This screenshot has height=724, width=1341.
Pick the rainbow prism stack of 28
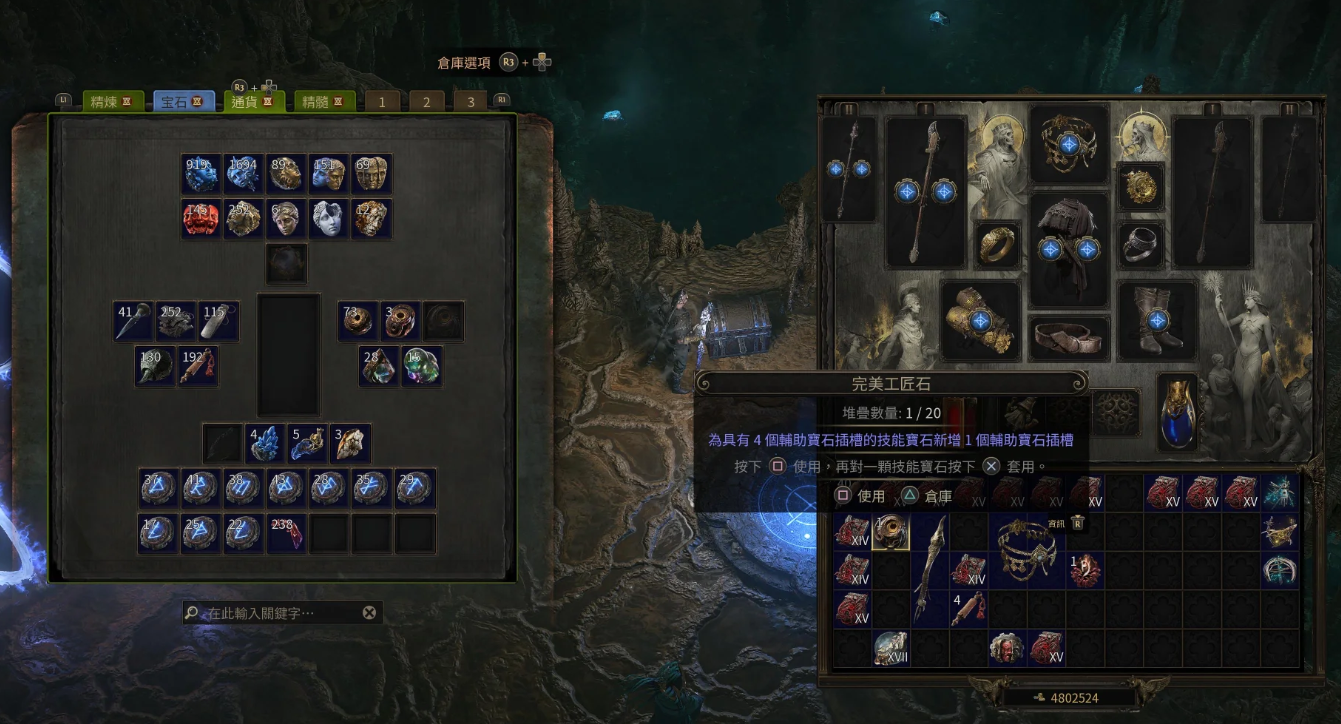379,366
